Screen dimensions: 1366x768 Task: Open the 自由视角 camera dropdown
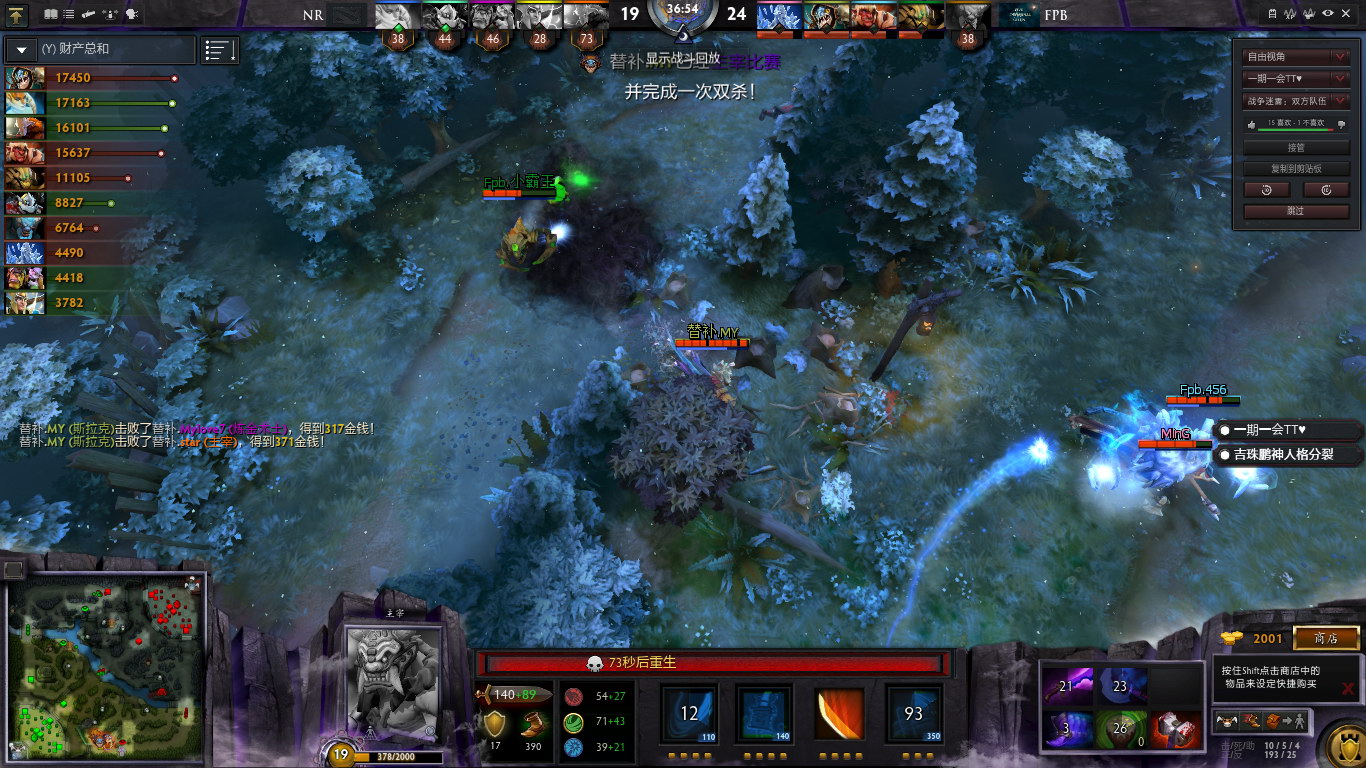tap(1296, 57)
